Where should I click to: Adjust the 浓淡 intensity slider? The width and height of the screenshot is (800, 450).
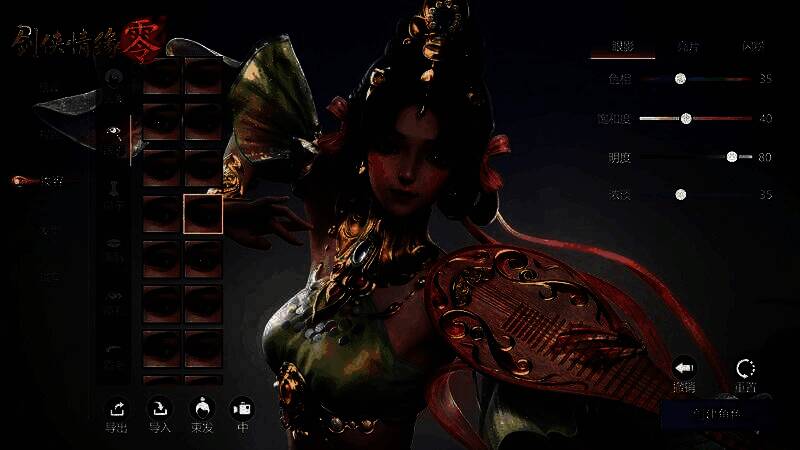click(680, 194)
